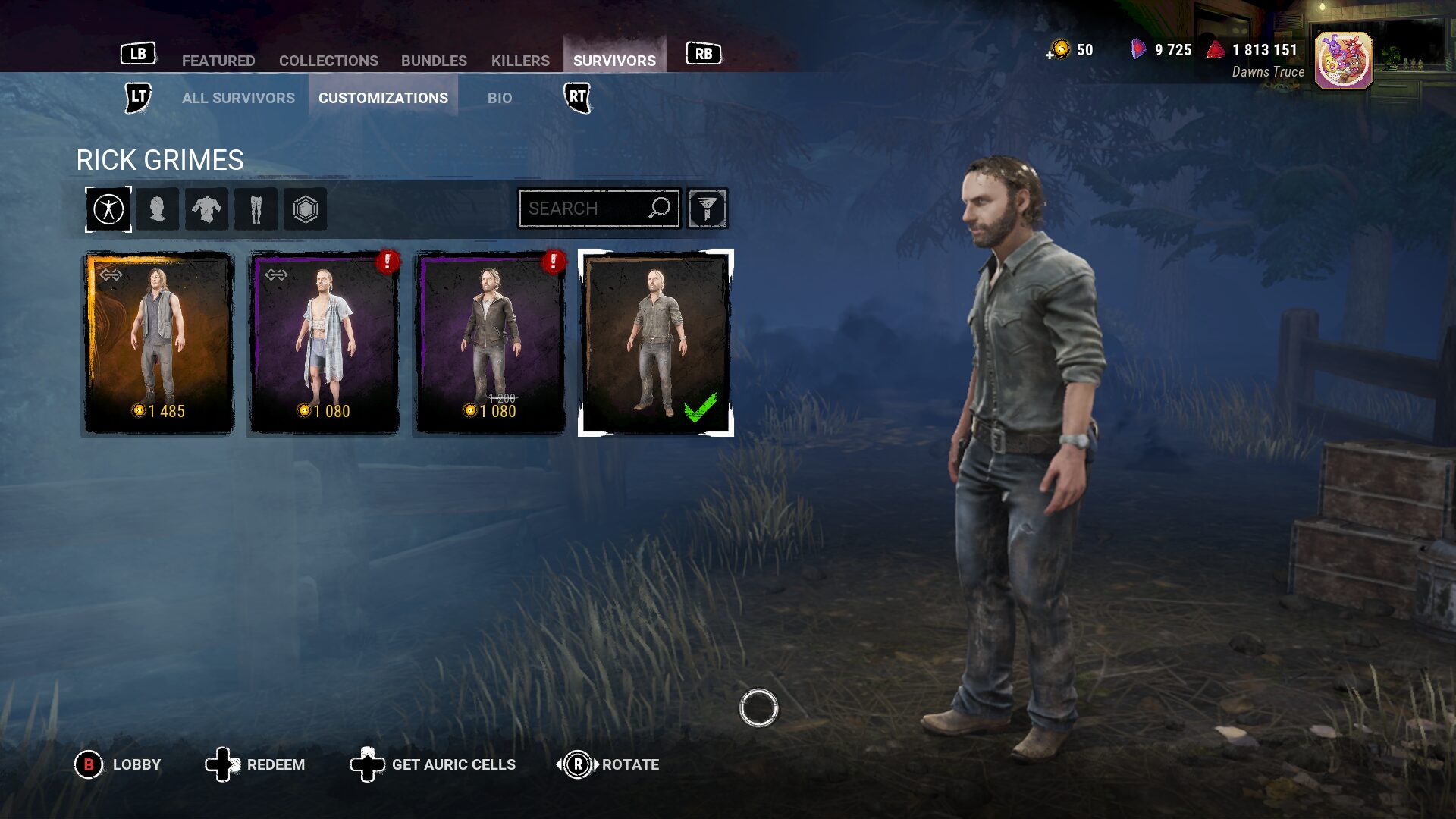
Task: Open Rick Grimes' Bio tab
Action: pos(500,98)
